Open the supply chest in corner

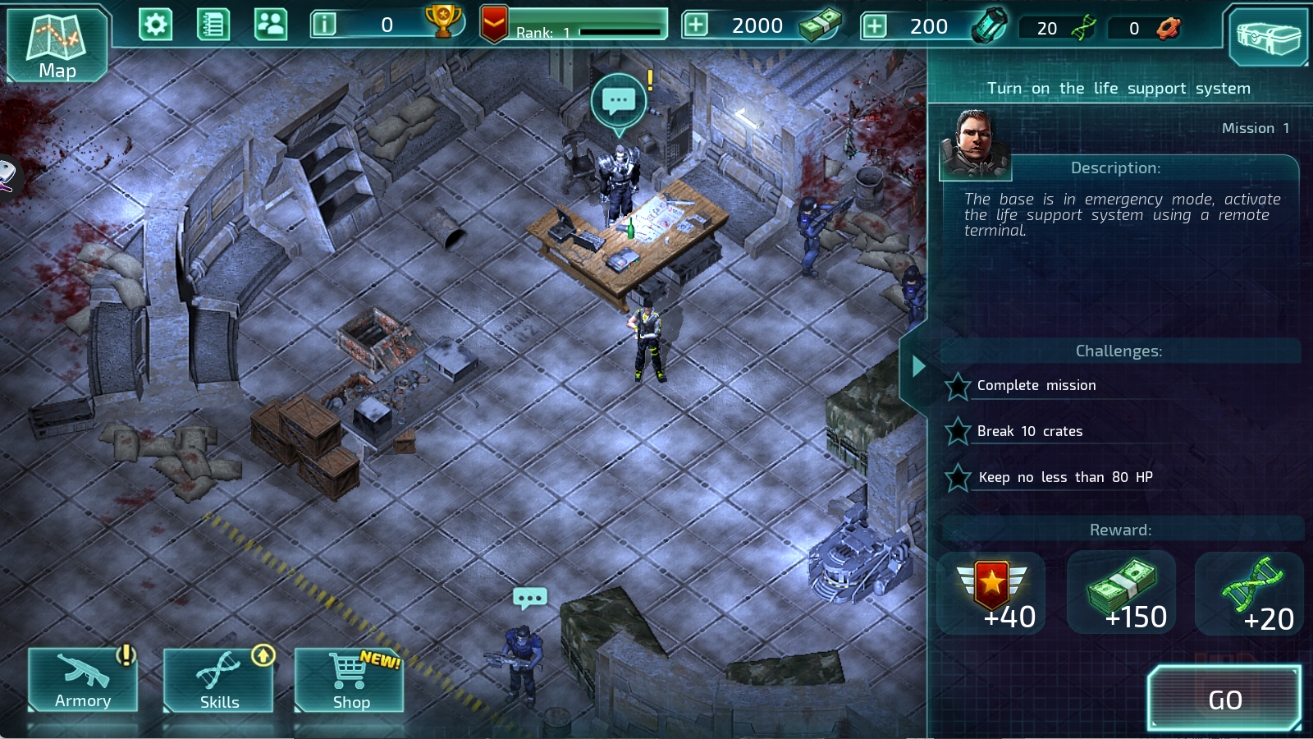pos(1268,38)
